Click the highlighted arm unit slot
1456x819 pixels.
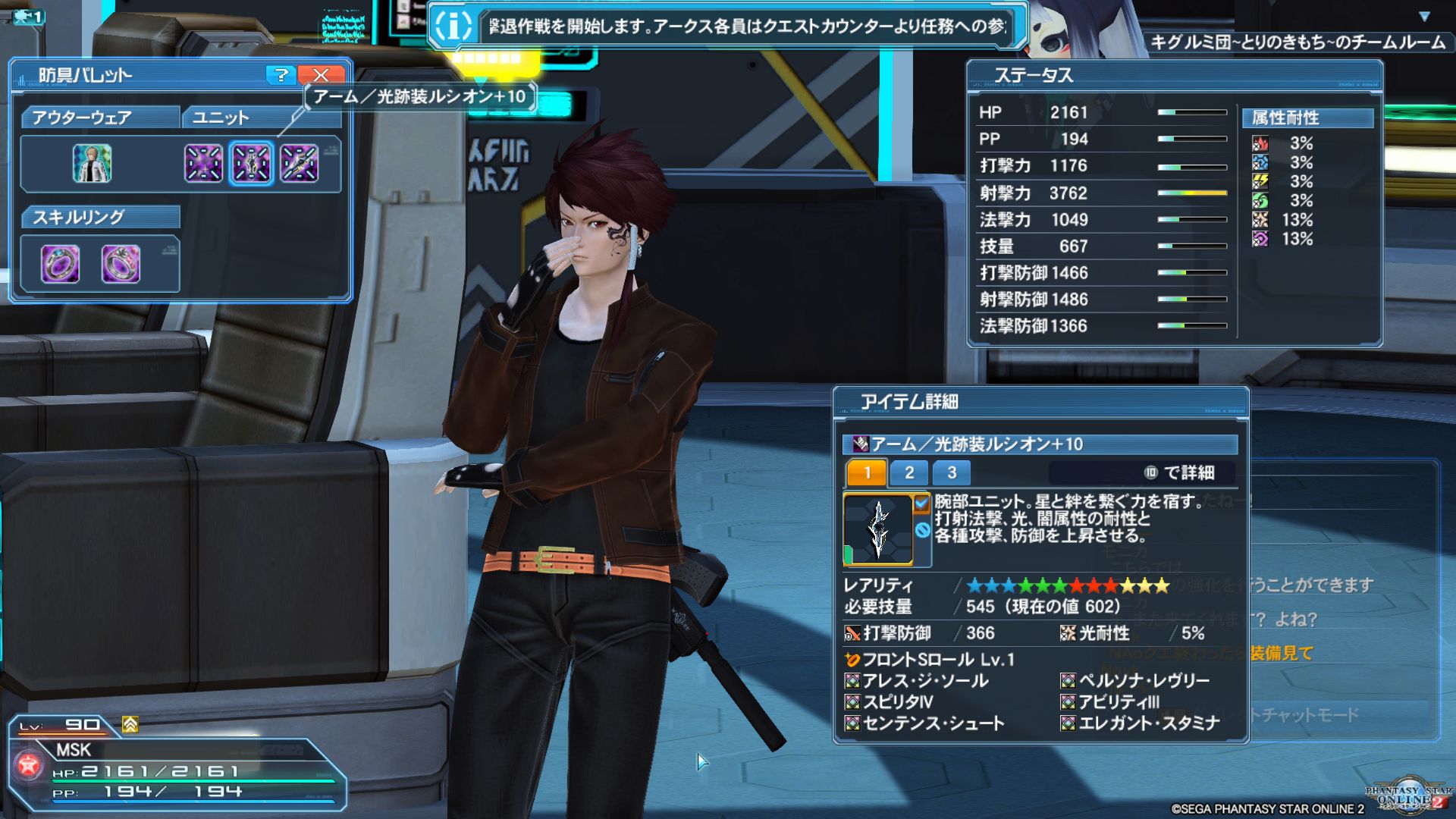pyautogui.click(x=251, y=163)
